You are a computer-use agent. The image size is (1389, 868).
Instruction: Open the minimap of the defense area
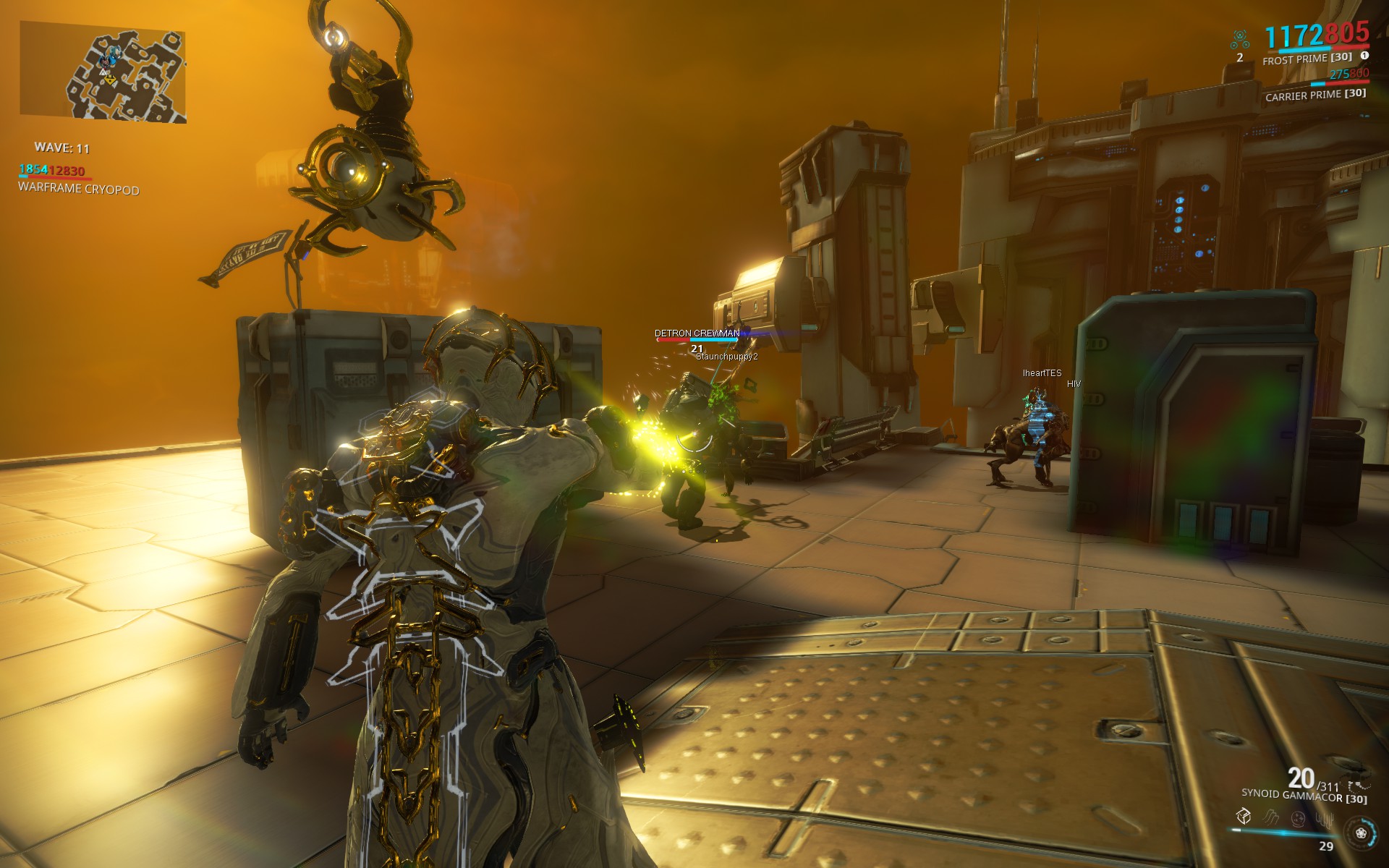coord(103,71)
